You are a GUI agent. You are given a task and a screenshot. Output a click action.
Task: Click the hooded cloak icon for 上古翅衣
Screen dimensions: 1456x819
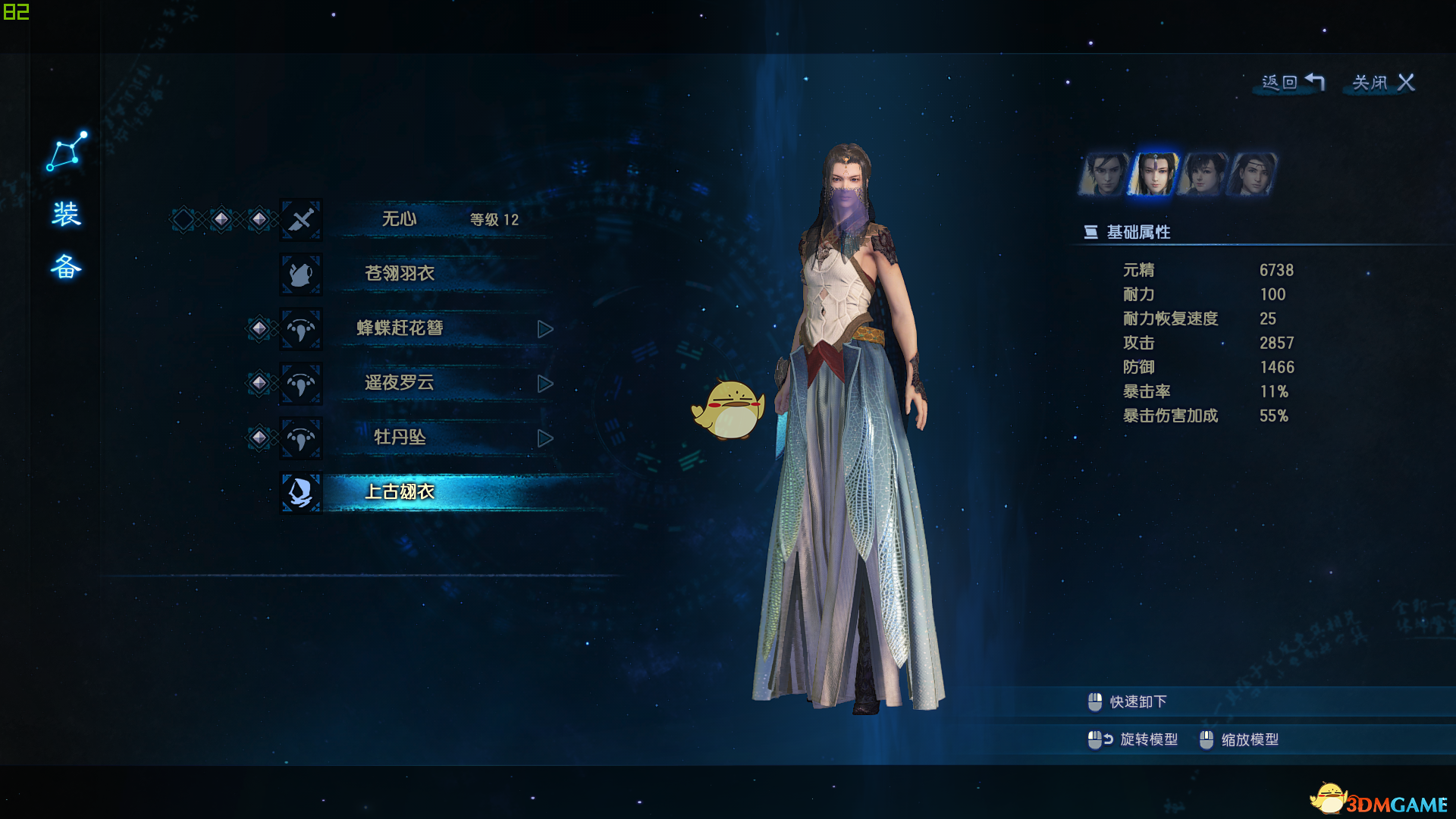(x=301, y=492)
